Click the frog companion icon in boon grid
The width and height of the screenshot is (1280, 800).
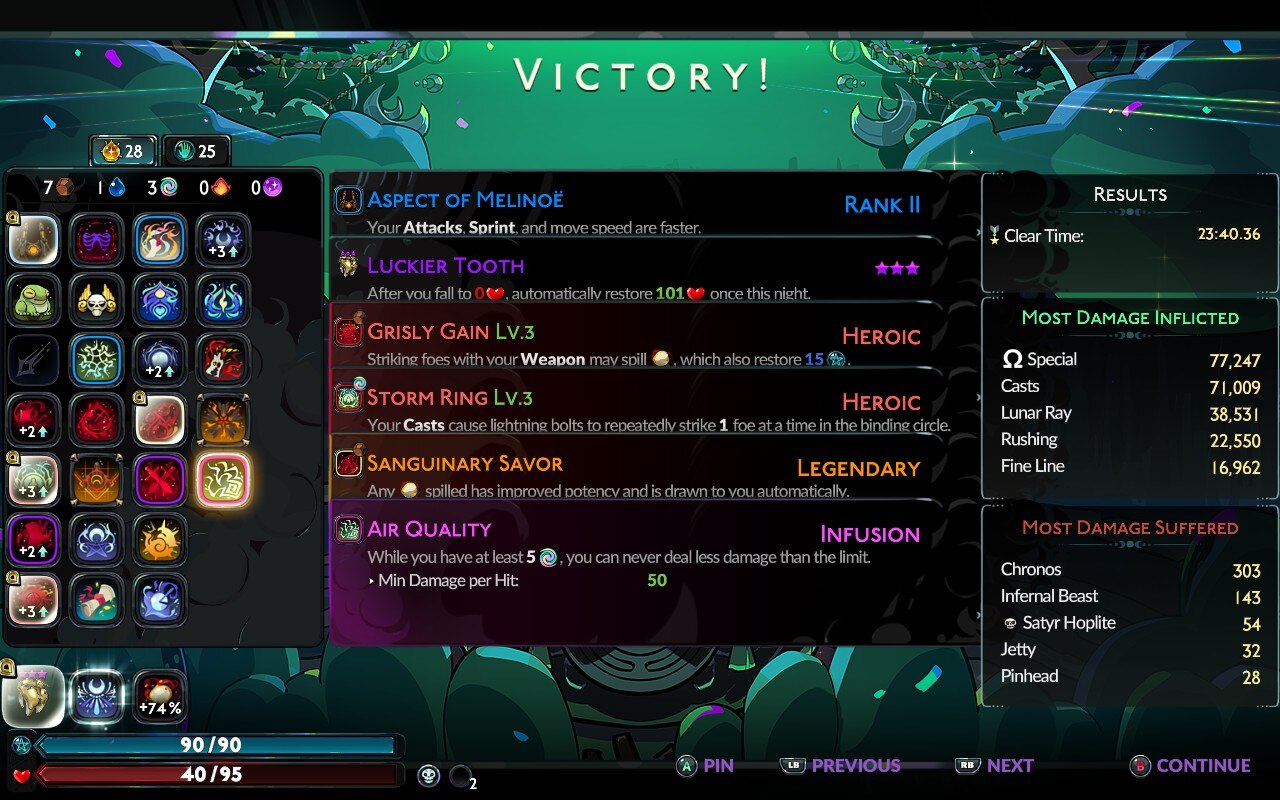(34, 297)
